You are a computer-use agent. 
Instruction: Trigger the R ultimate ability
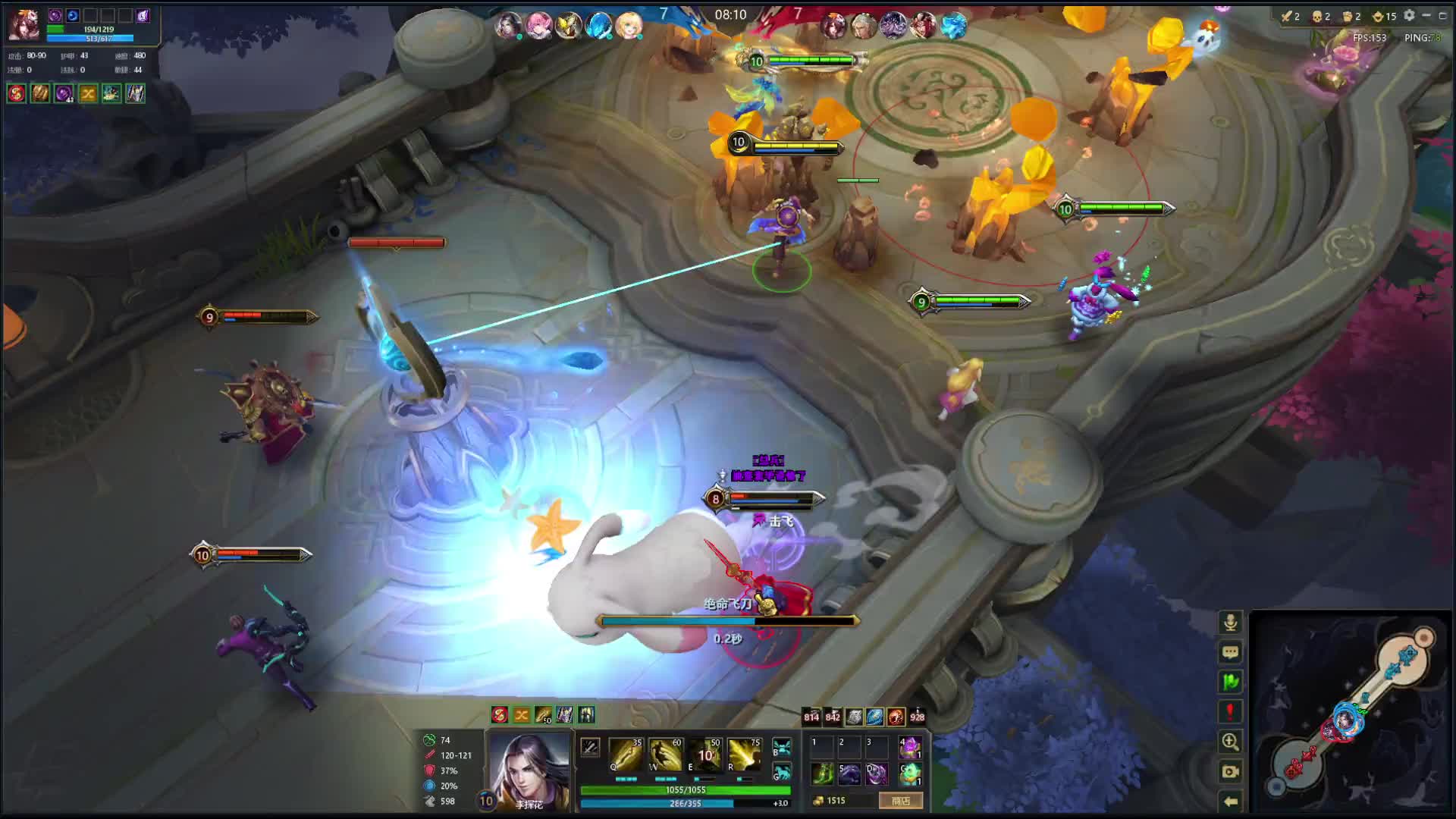(745, 755)
